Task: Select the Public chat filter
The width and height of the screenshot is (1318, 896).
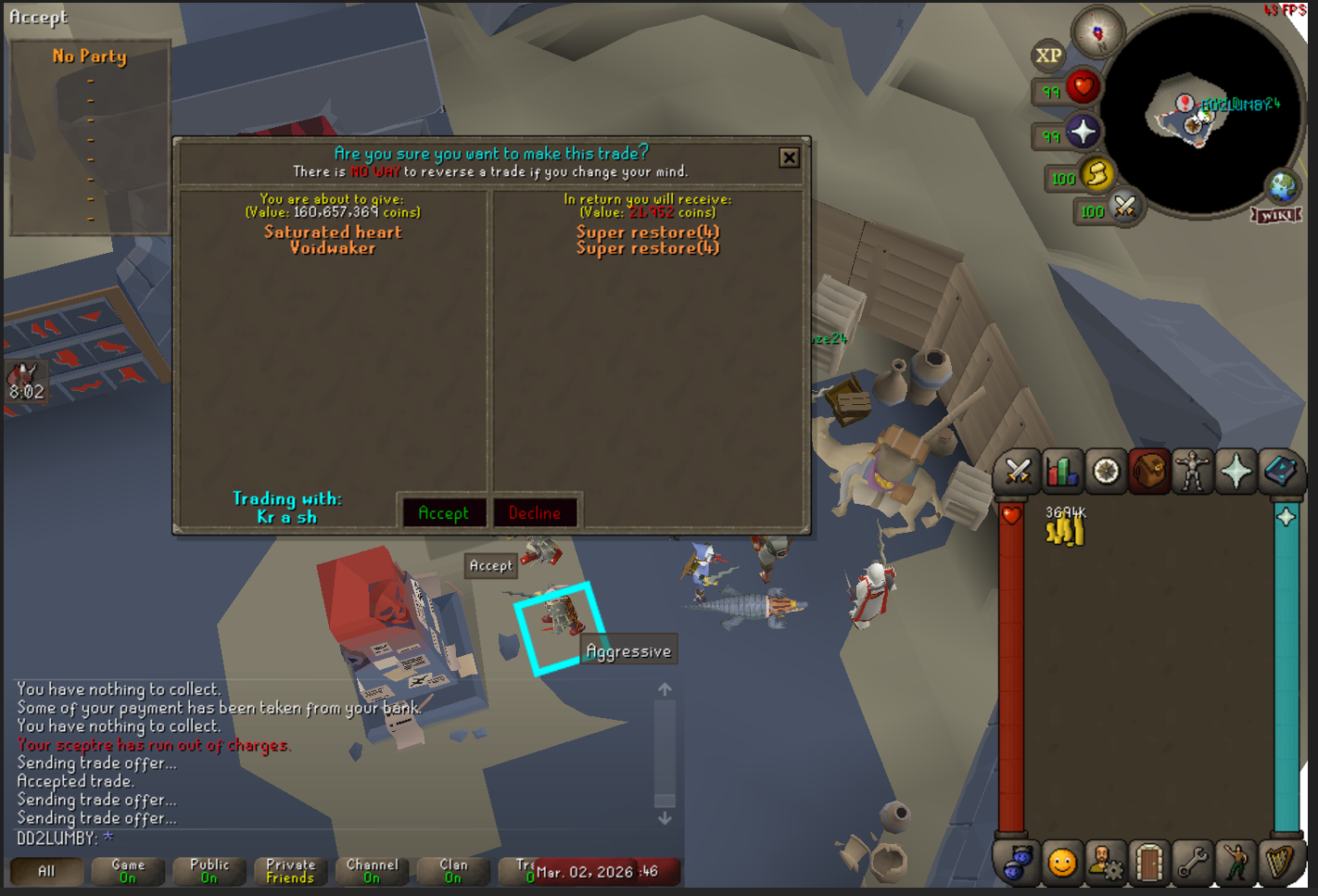Action: click(x=209, y=871)
